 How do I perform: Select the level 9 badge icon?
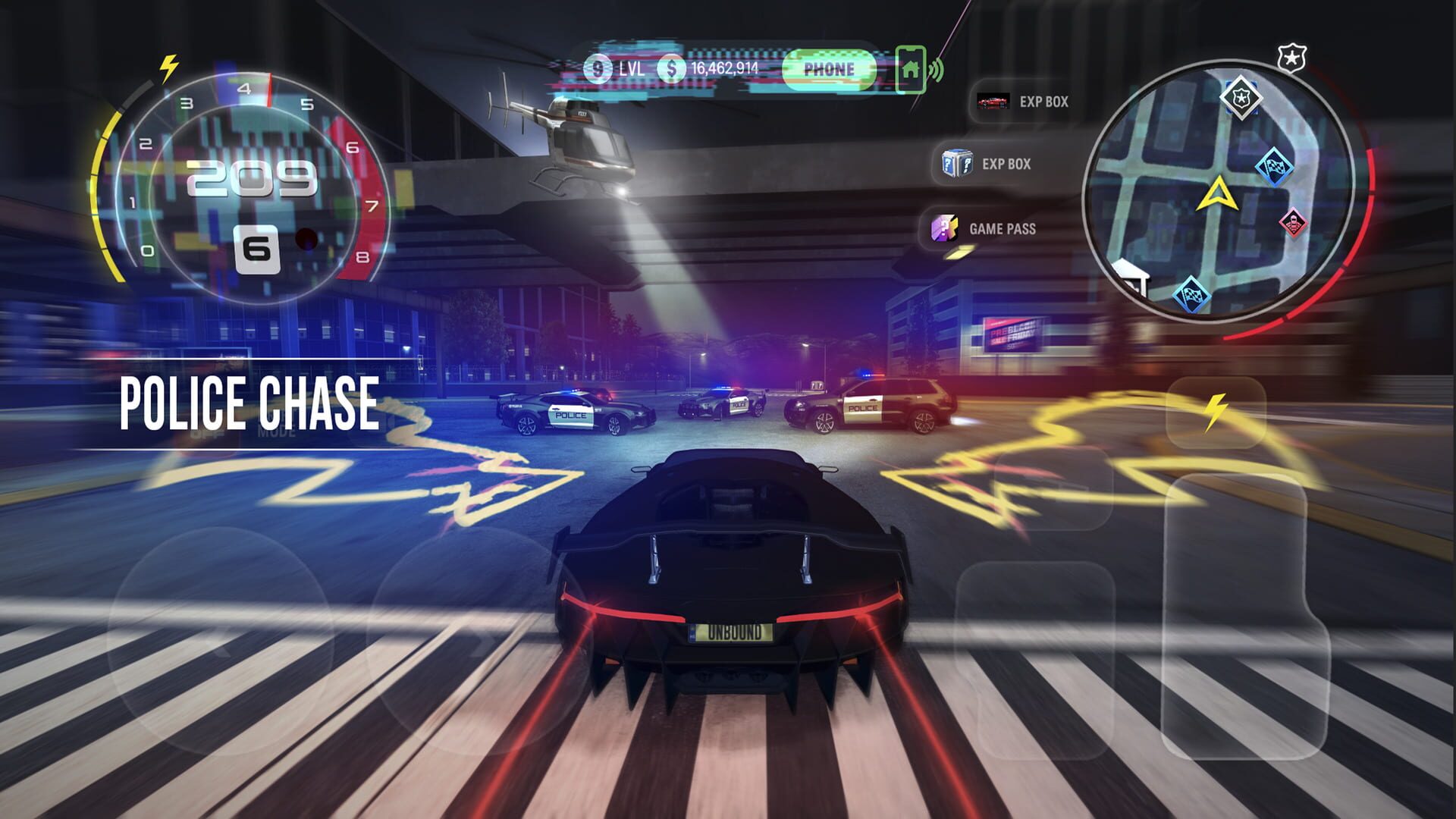click(x=599, y=68)
